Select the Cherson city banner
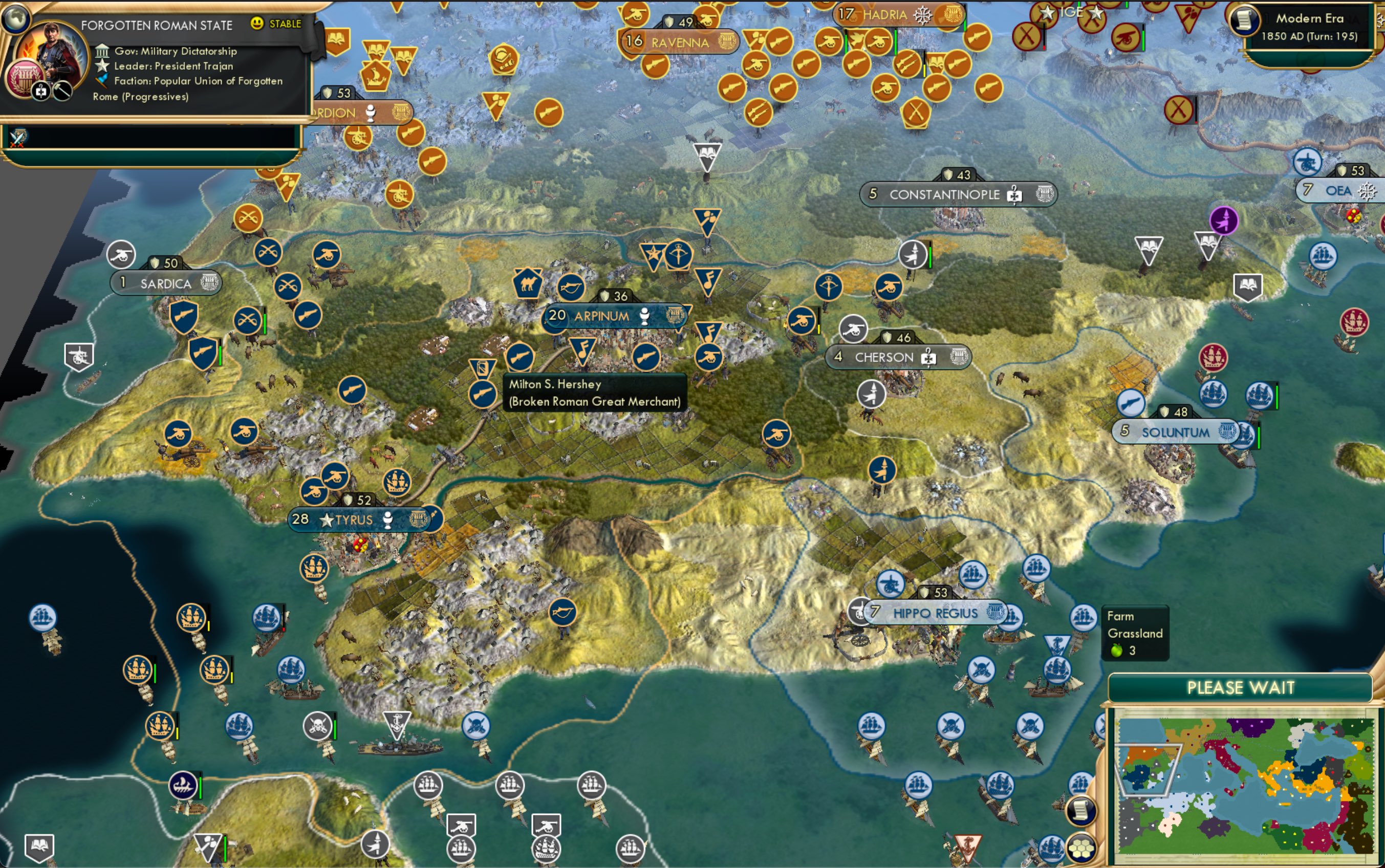This screenshot has height=868, width=1385. tap(884, 358)
